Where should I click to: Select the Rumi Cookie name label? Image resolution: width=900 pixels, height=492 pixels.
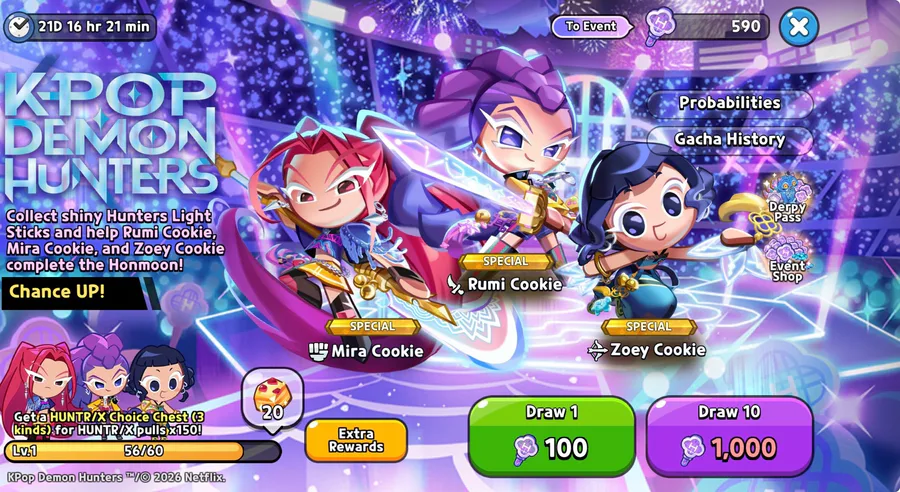506,285
